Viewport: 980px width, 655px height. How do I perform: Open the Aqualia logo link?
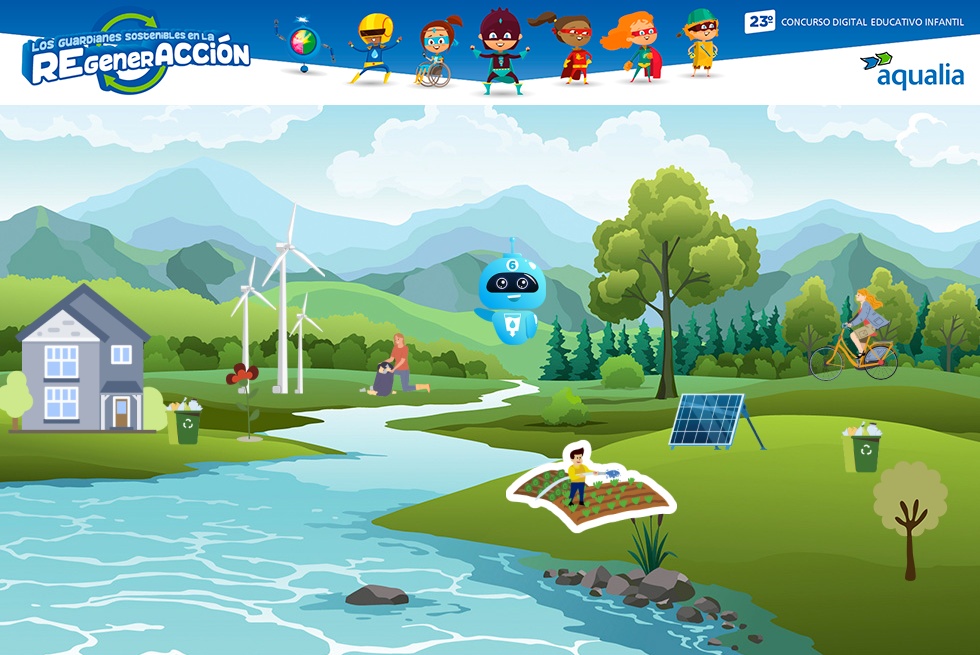coord(911,70)
